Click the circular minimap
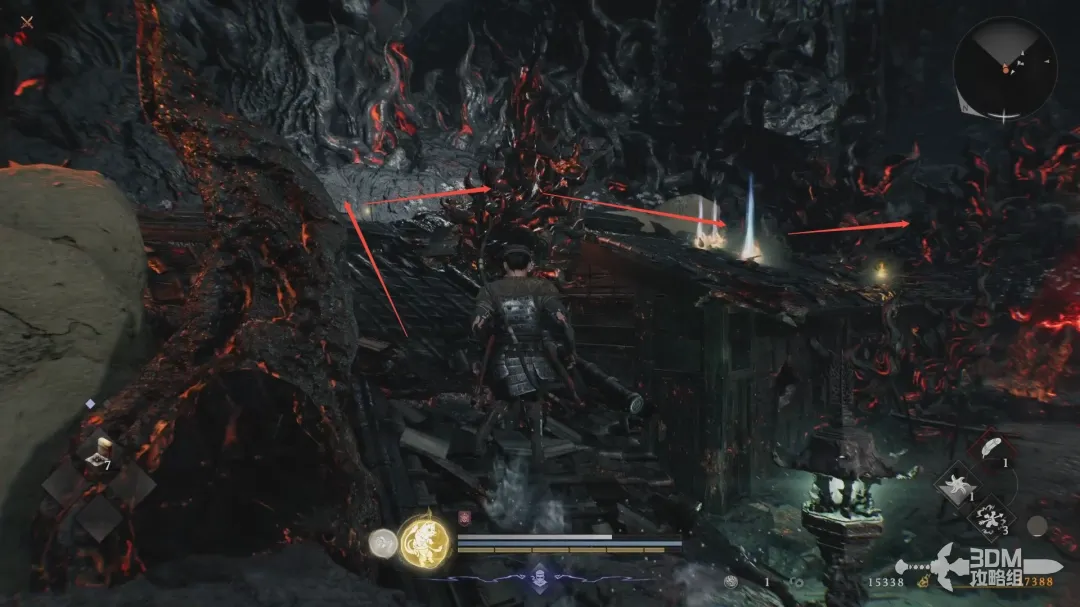 pyautogui.click(x=1004, y=68)
